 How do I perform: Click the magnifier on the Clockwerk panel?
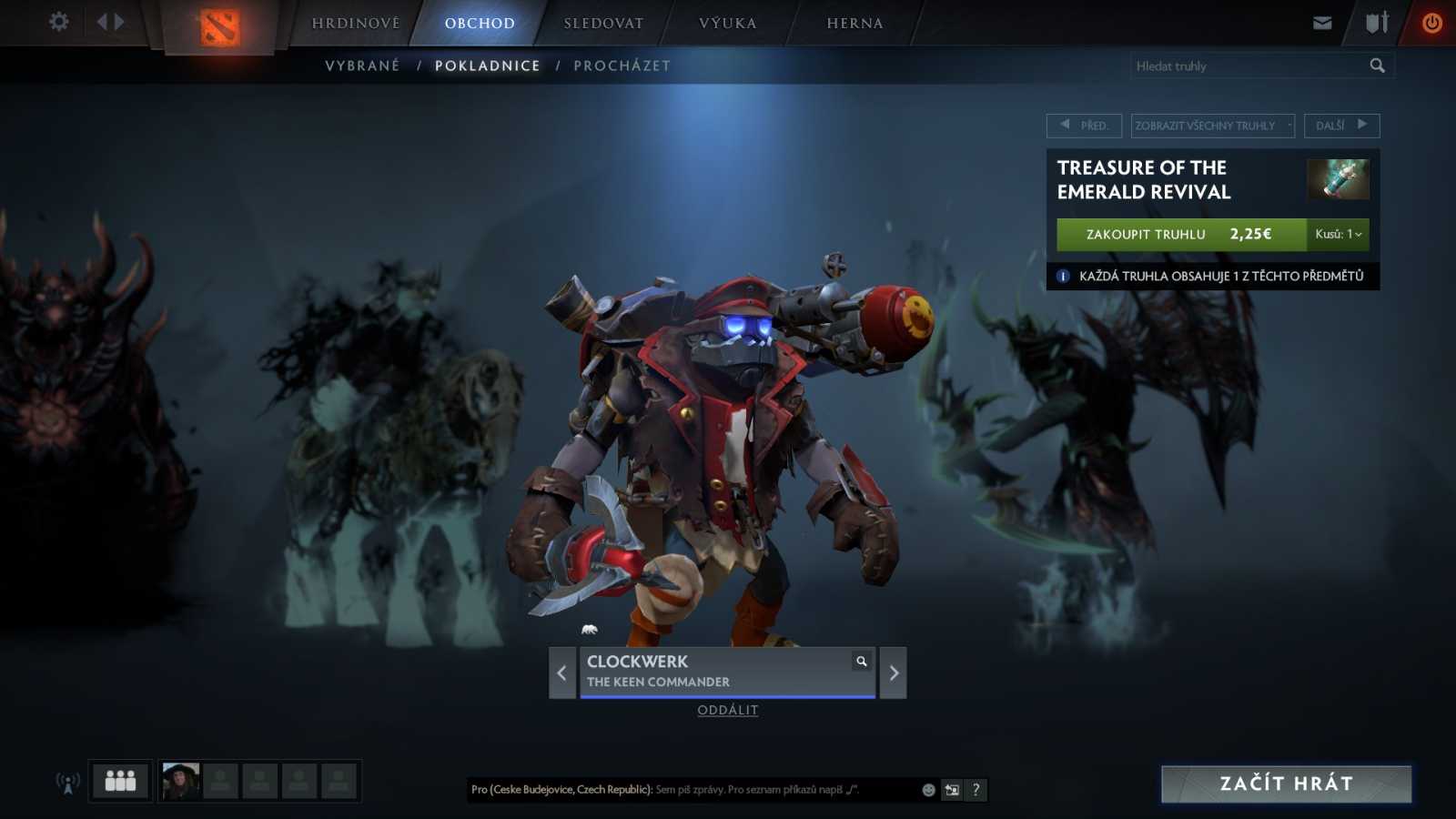pos(861,662)
